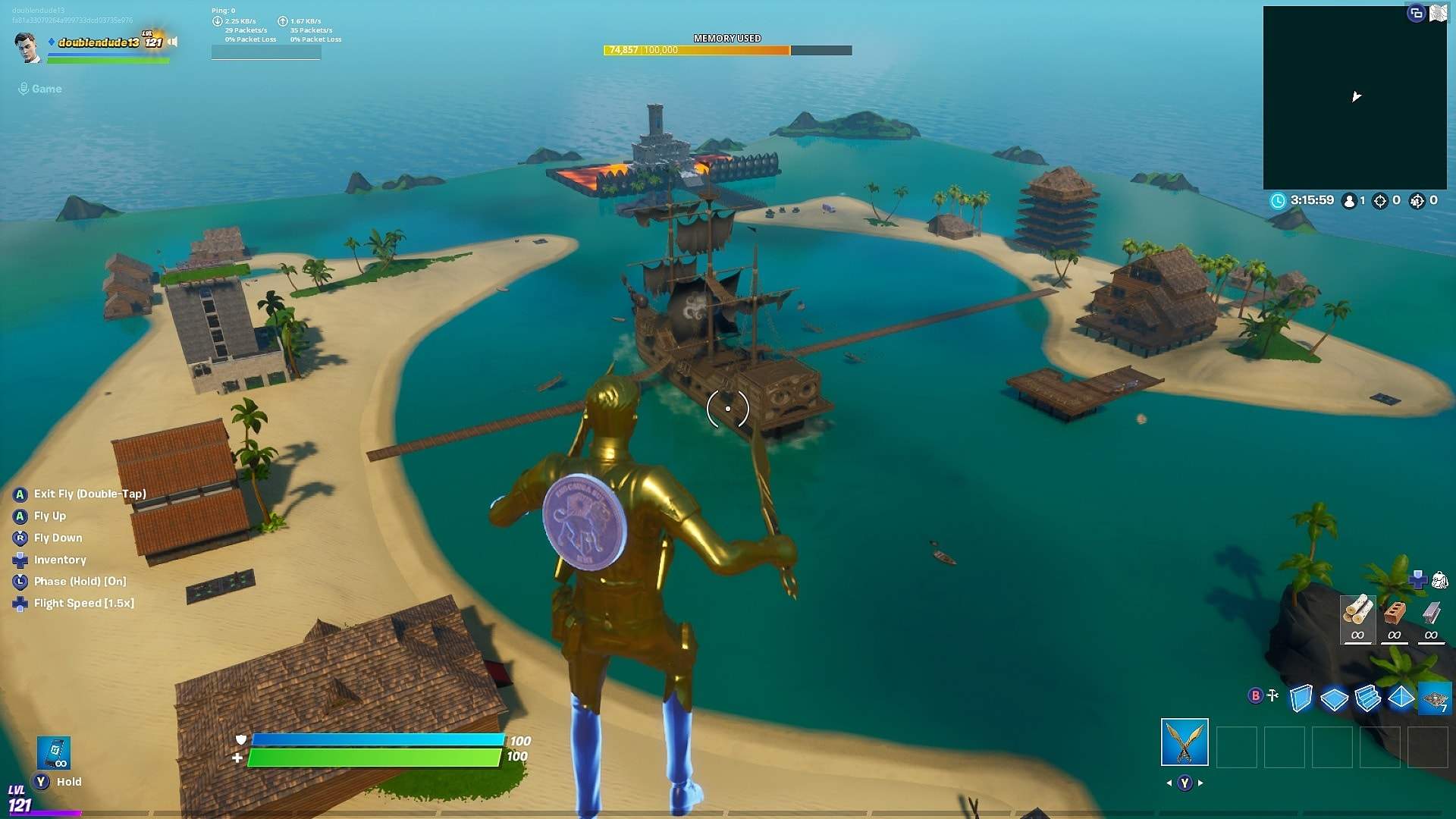Select the Creative phone tool icon

tap(54, 752)
